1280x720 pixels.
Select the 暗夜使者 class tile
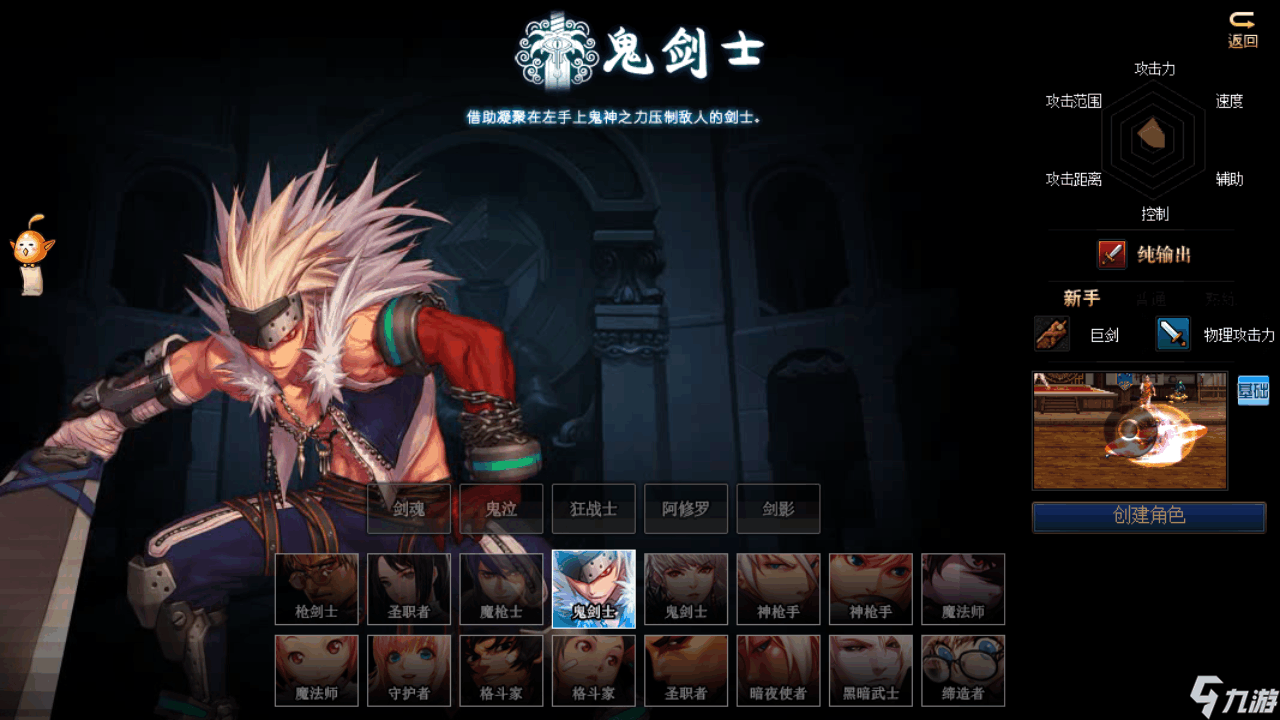(x=778, y=670)
